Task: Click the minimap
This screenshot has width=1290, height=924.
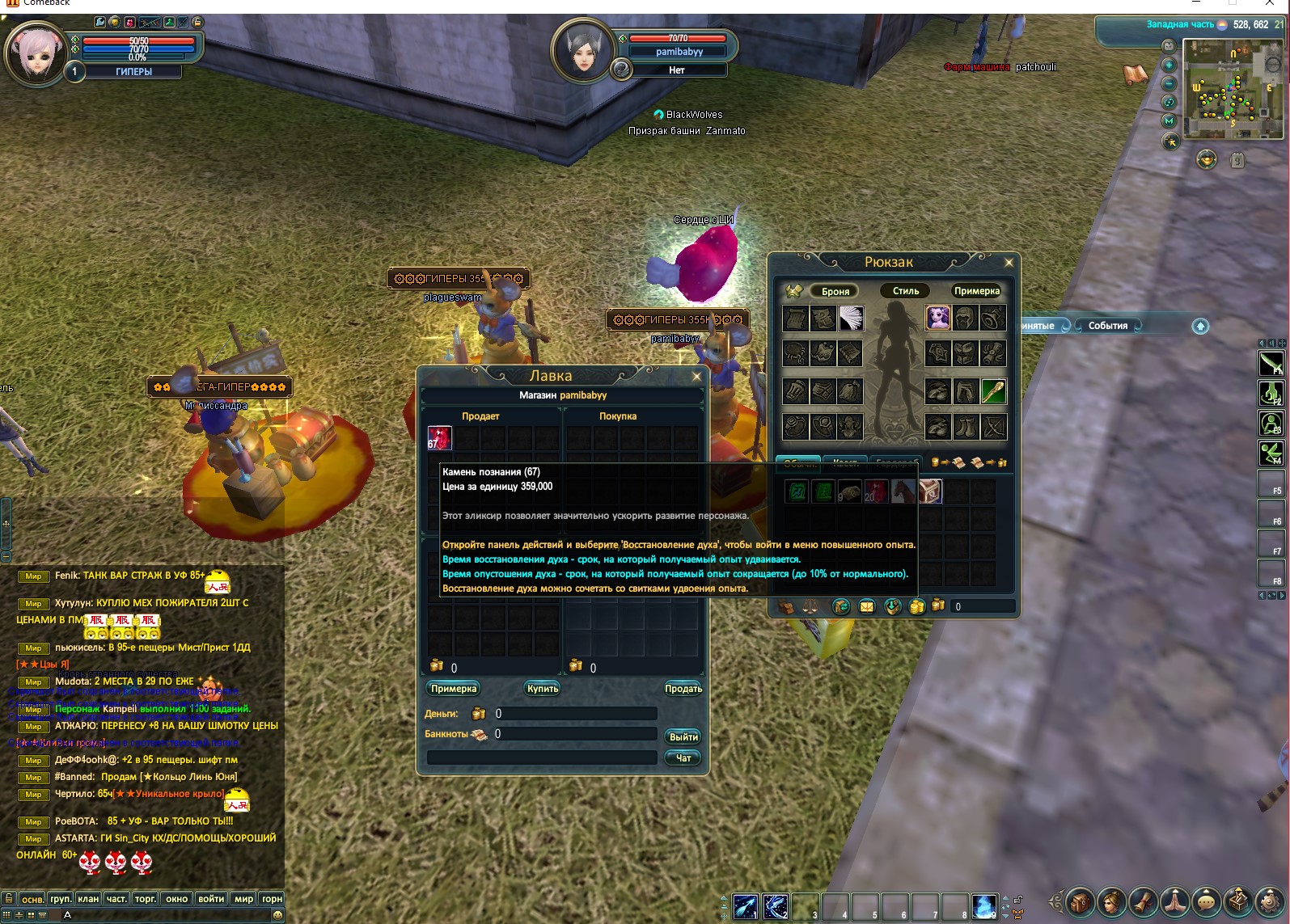Action: [1231, 89]
